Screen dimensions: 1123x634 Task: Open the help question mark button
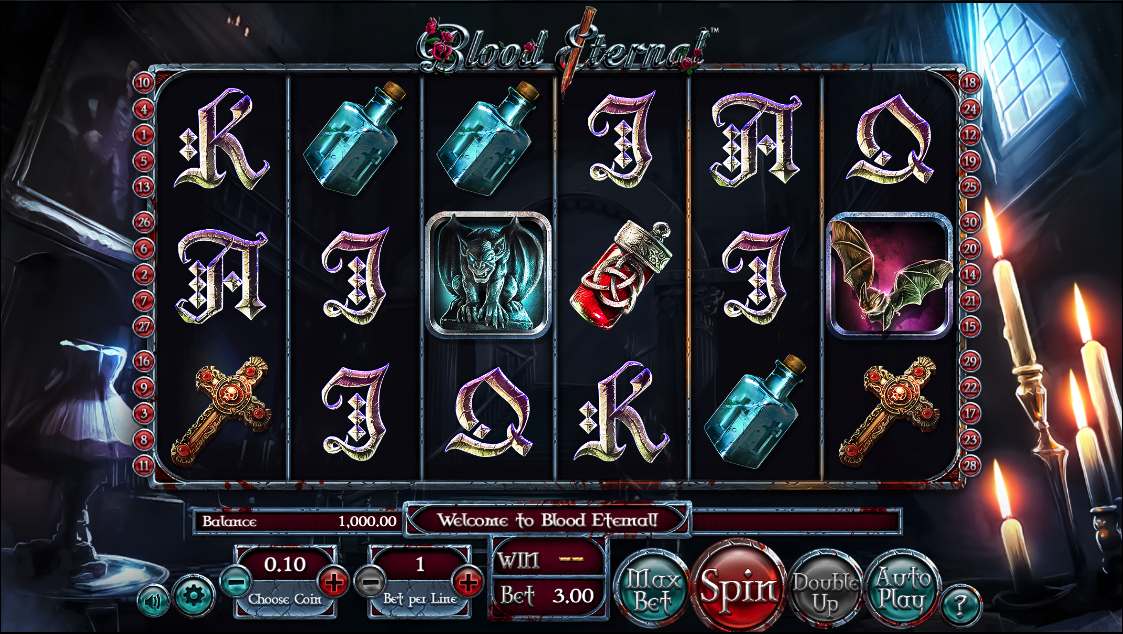point(961,603)
